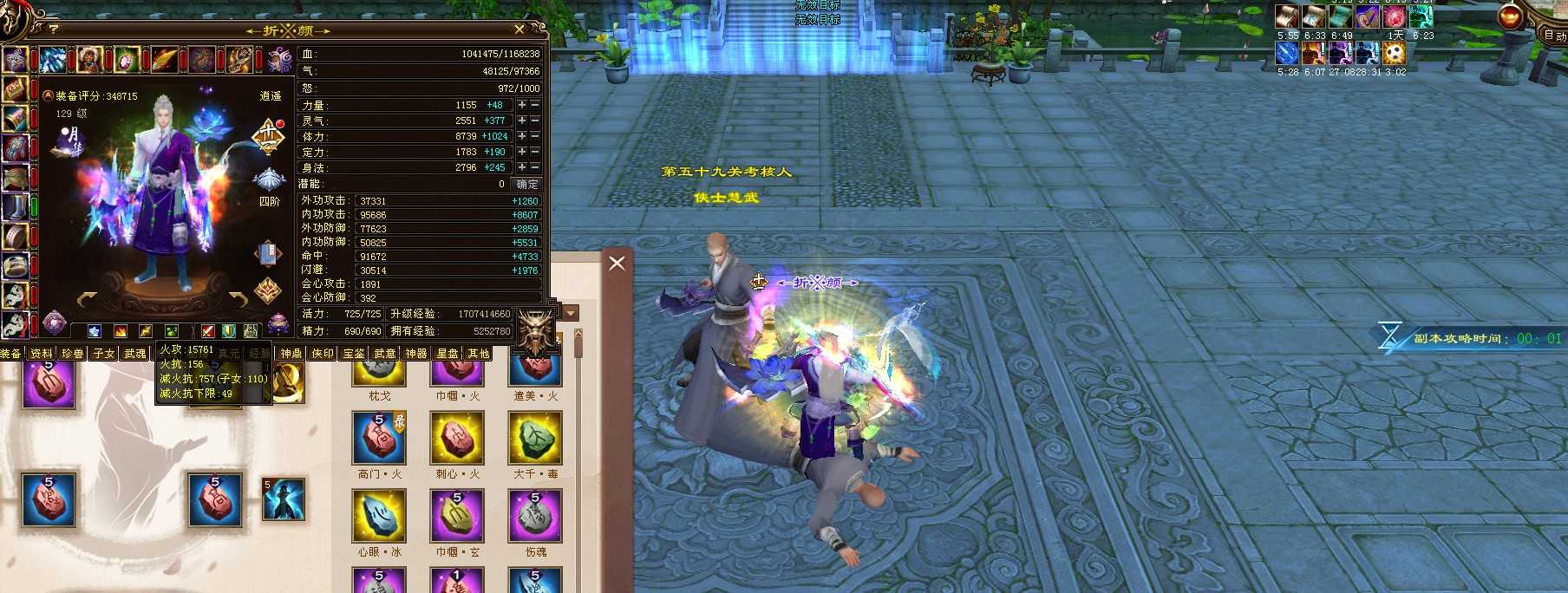Open the character panel help question mark

pyautogui.click(x=54, y=29)
